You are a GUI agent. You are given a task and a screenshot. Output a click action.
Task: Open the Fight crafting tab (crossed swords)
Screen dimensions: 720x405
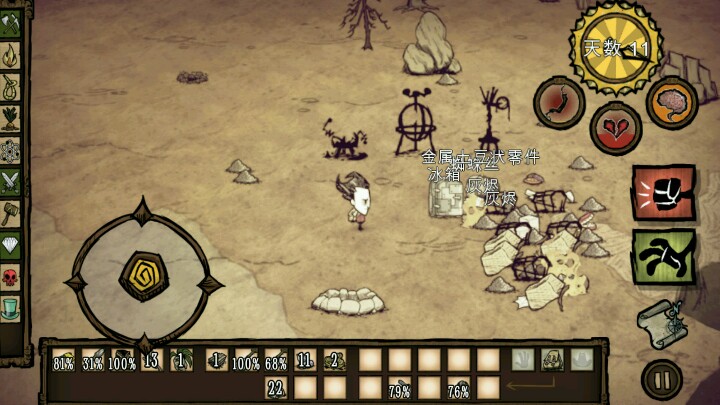(12, 180)
